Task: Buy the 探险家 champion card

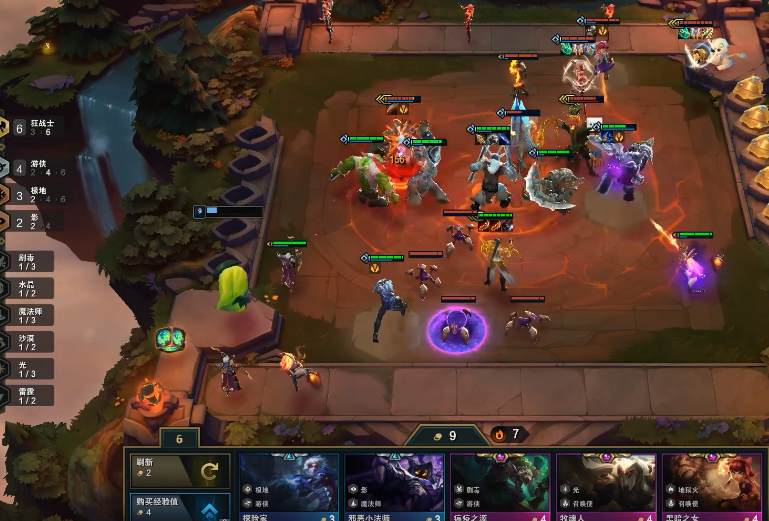Action: (289, 490)
